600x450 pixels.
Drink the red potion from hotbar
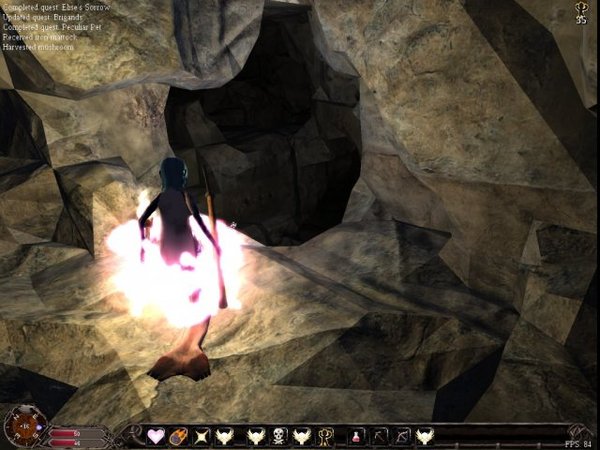(x=357, y=436)
